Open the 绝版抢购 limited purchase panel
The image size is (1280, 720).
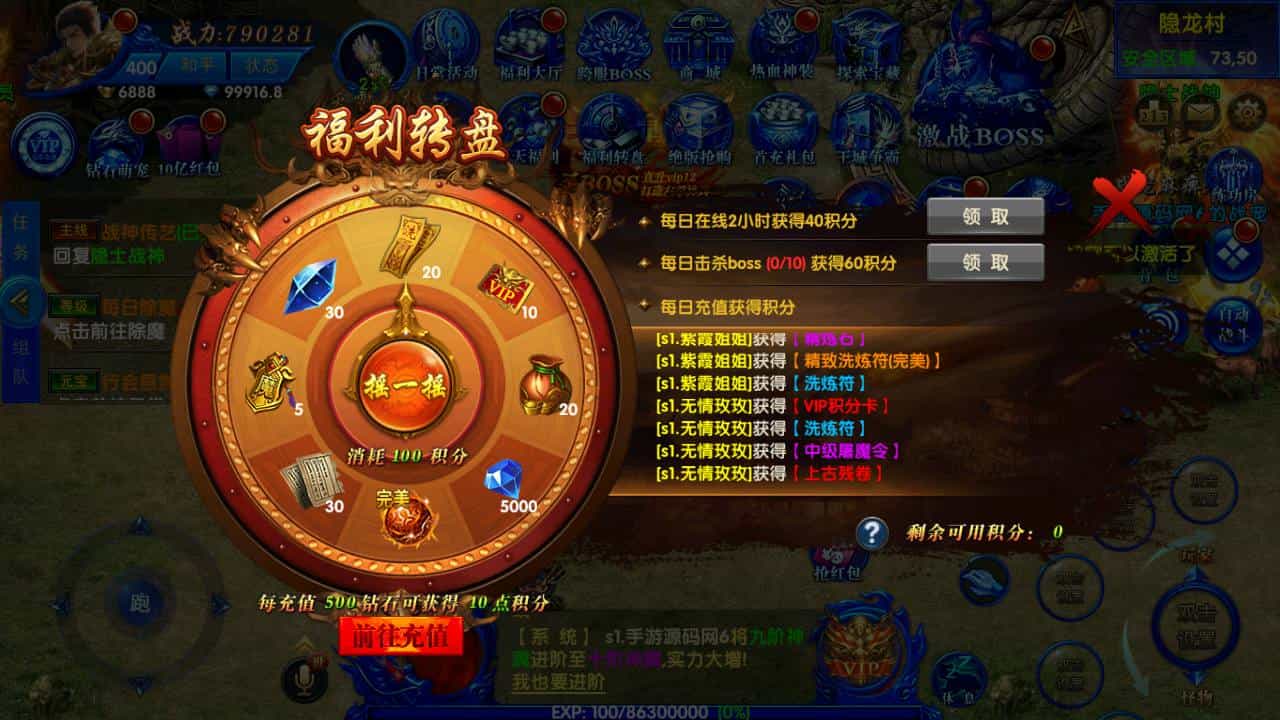[699, 120]
